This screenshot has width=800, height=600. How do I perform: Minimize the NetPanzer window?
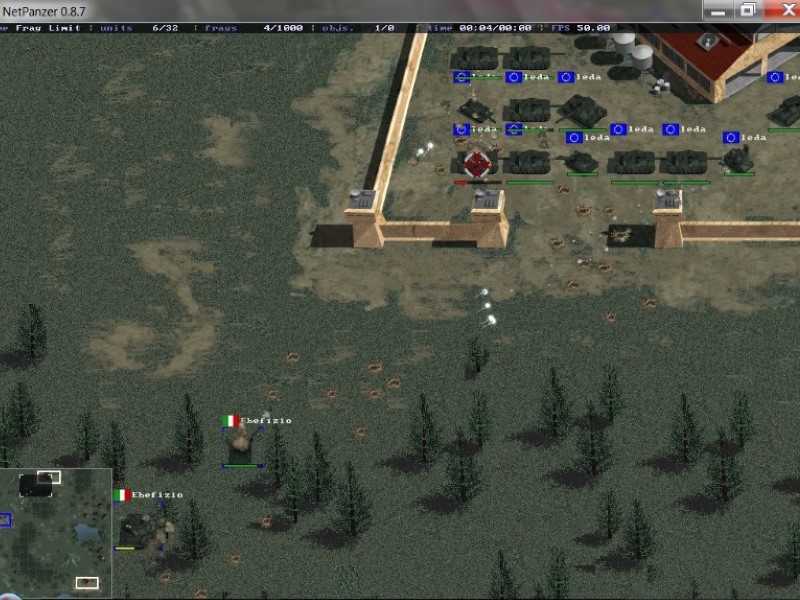[716, 10]
